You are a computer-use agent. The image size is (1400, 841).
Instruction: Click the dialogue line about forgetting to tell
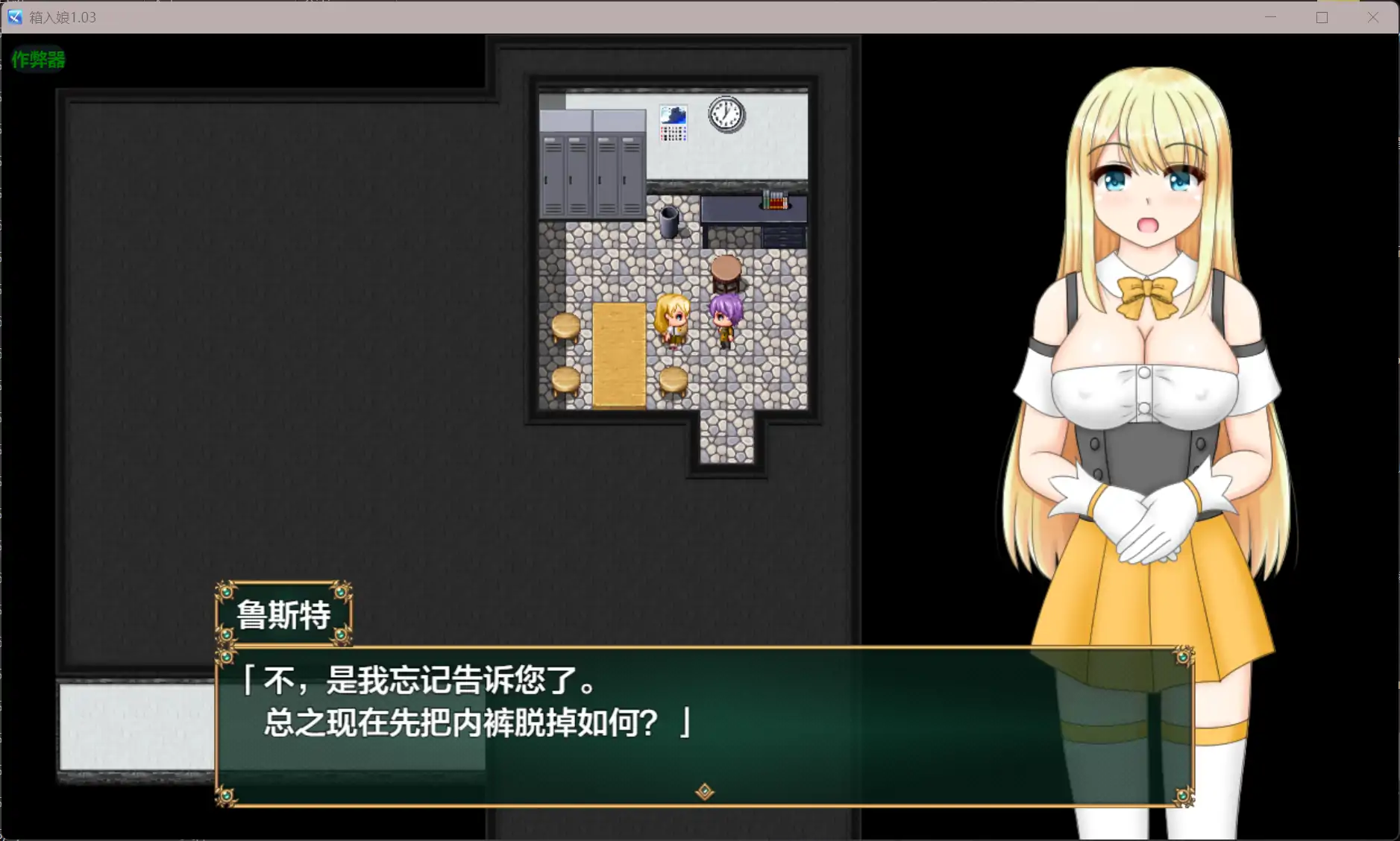coord(420,681)
